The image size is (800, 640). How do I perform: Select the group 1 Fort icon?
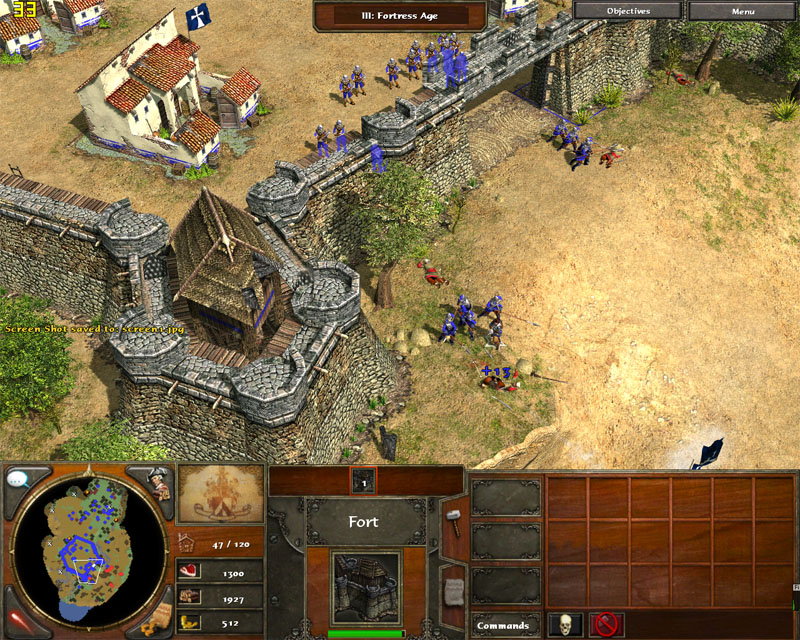(364, 481)
